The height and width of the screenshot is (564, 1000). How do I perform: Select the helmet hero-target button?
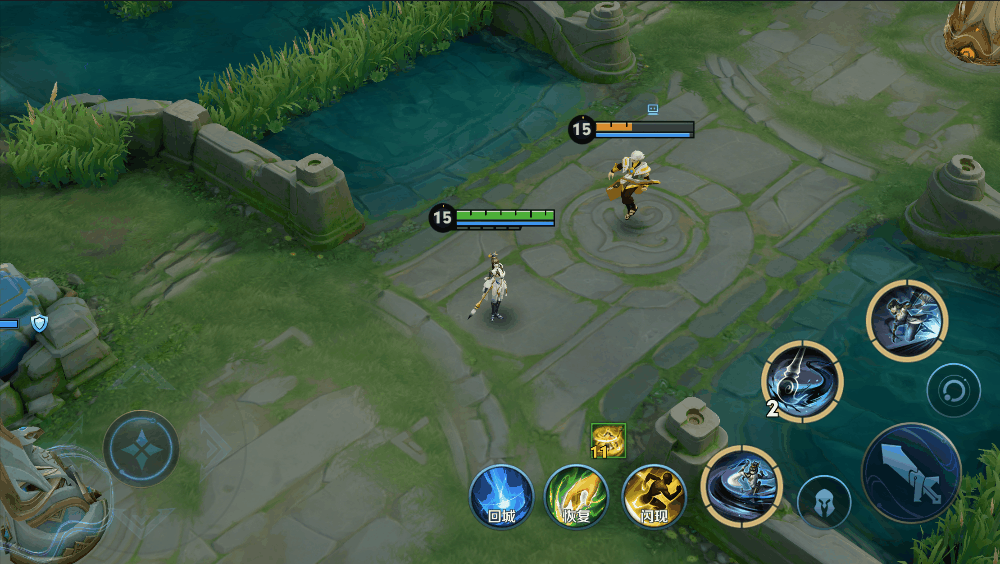(x=824, y=502)
